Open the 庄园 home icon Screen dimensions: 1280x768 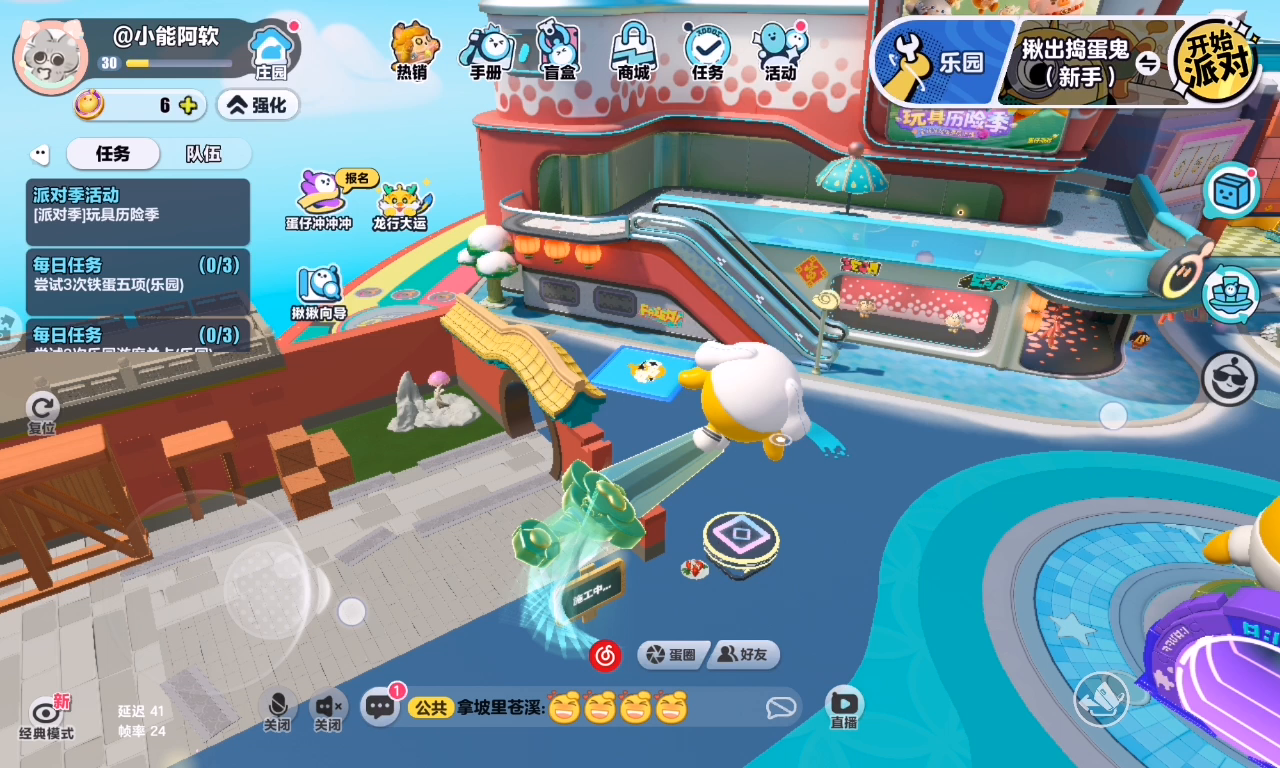click(271, 51)
